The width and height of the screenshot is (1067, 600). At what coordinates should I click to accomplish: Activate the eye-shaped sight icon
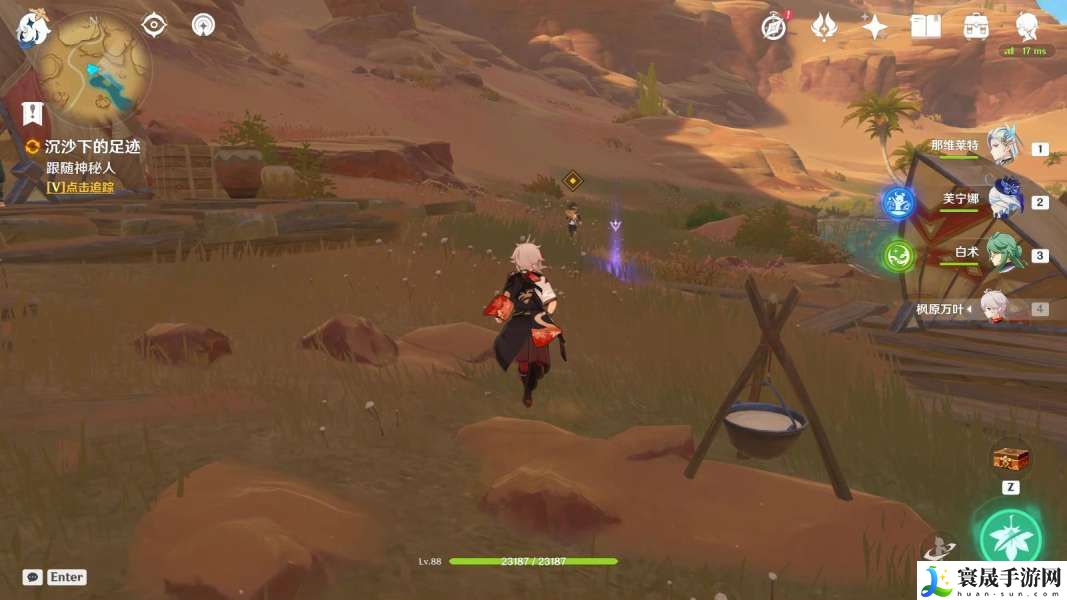[154, 25]
